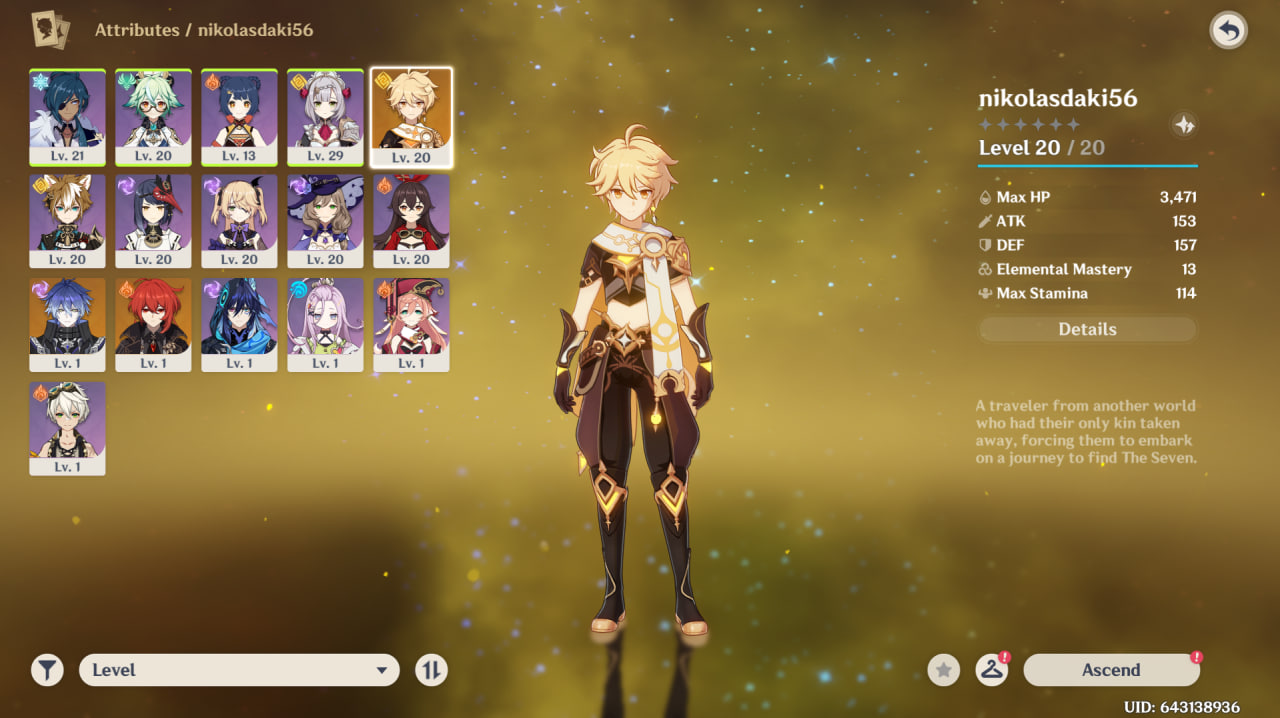Return using the back arrow button
This screenshot has height=718, width=1280.
click(1228, 31)
